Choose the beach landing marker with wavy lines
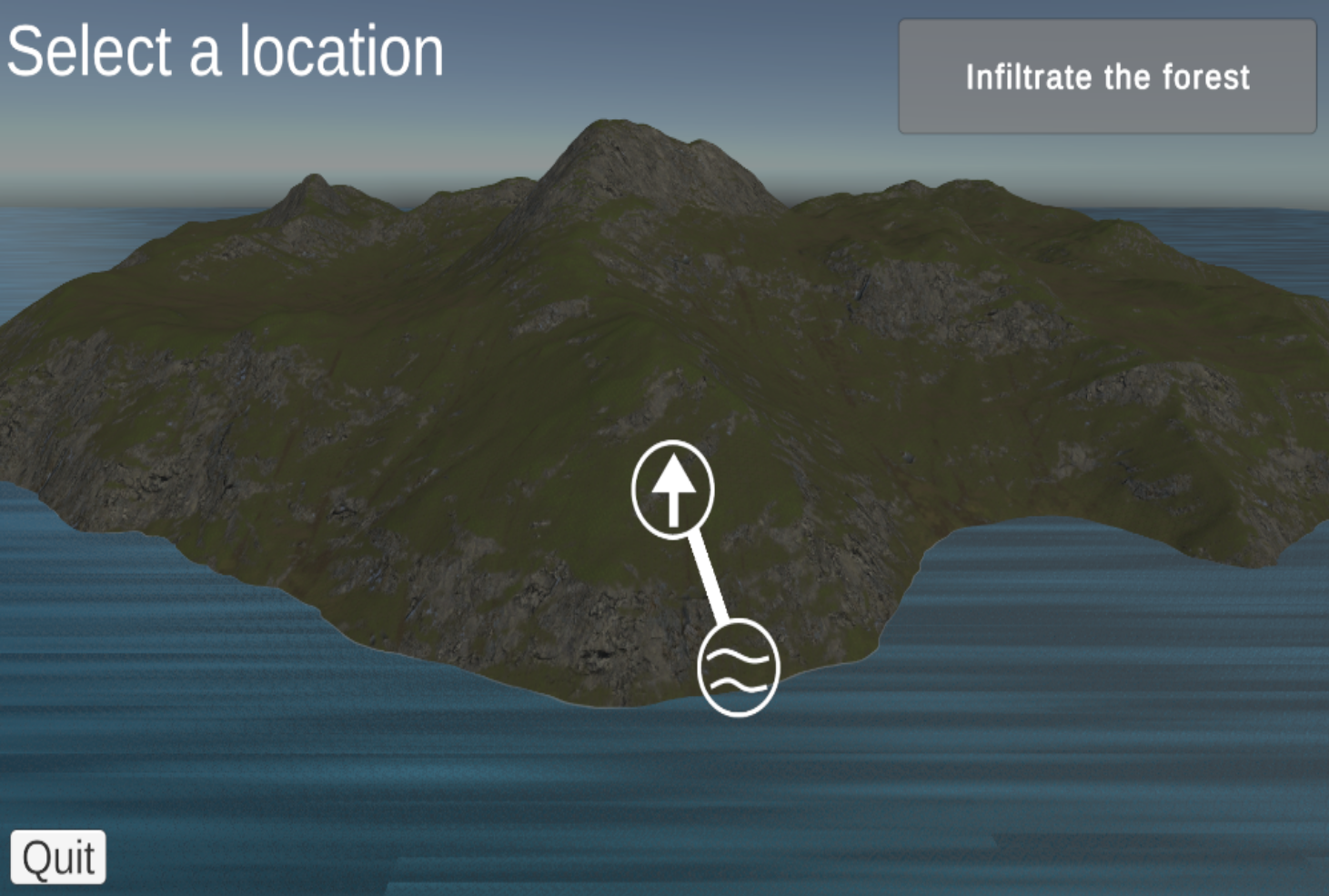 pyautogui.click(x=740, y=667)
